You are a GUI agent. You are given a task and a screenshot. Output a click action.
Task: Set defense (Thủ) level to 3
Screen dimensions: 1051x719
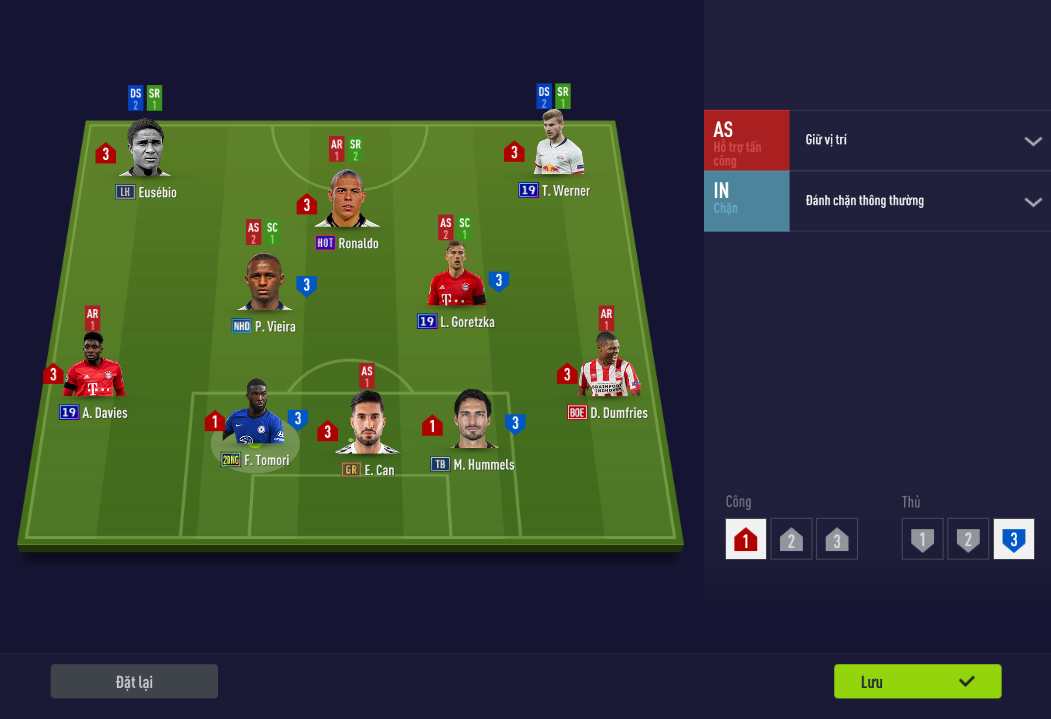tap(1013, 539)
